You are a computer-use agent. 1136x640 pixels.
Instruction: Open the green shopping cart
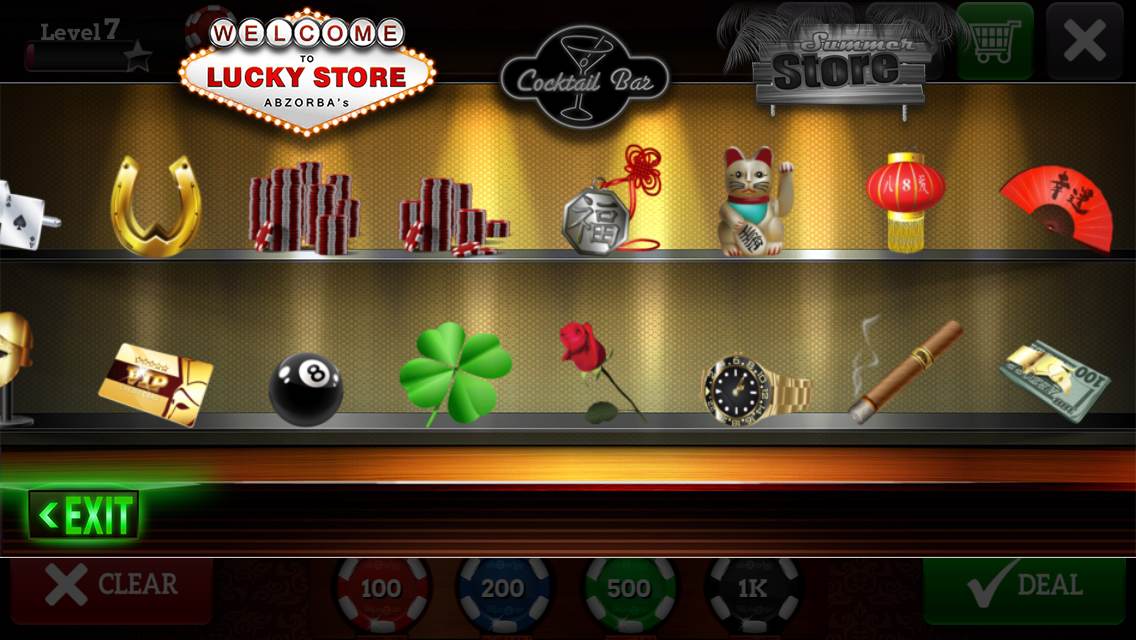994,42
